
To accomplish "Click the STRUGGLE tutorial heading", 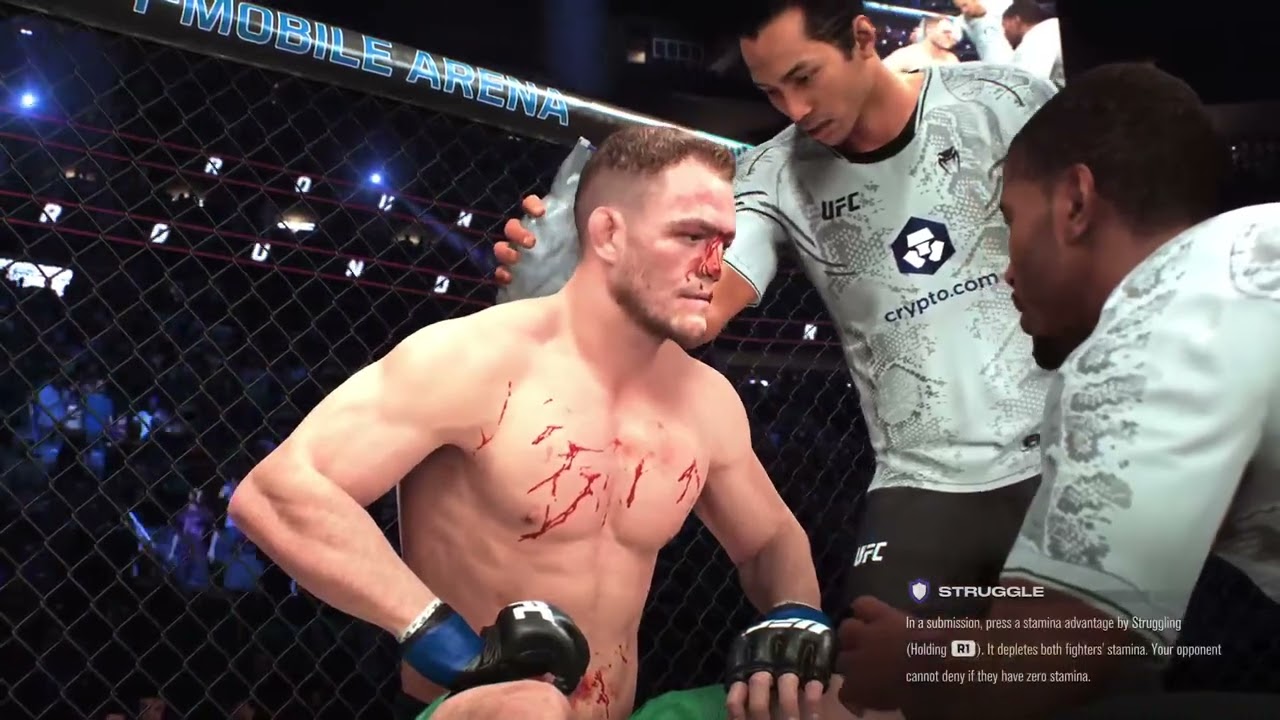I will tap(990, 592).
